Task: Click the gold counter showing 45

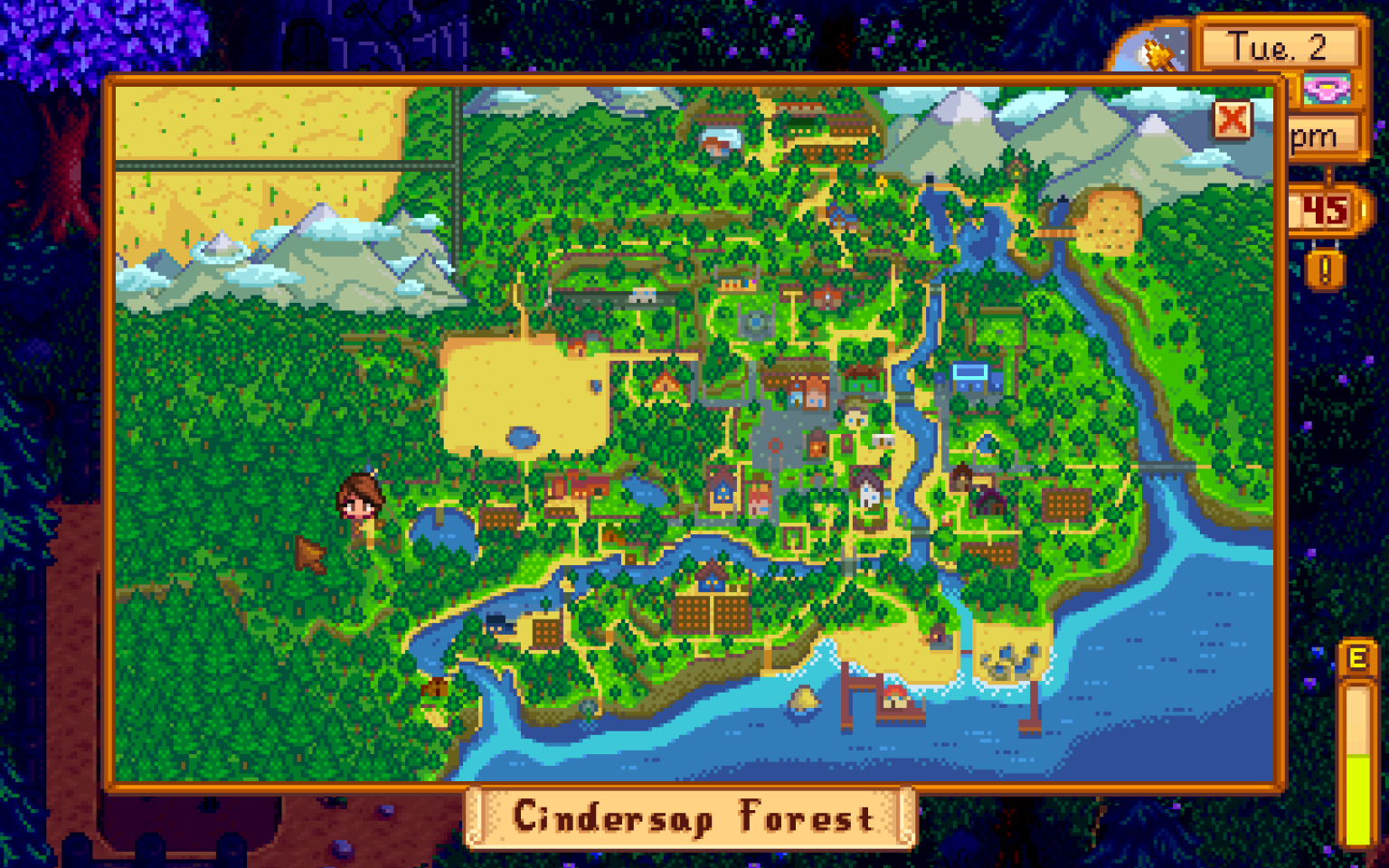Action: click(1322, 210)
